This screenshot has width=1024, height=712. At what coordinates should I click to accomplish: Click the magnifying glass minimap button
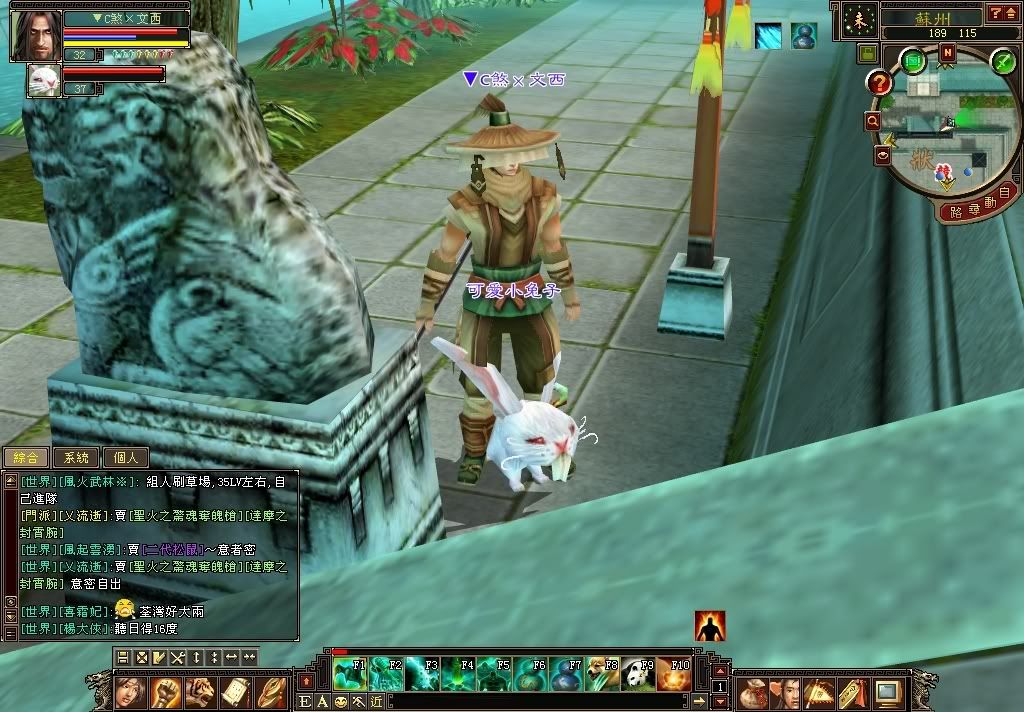click(873, 121)
